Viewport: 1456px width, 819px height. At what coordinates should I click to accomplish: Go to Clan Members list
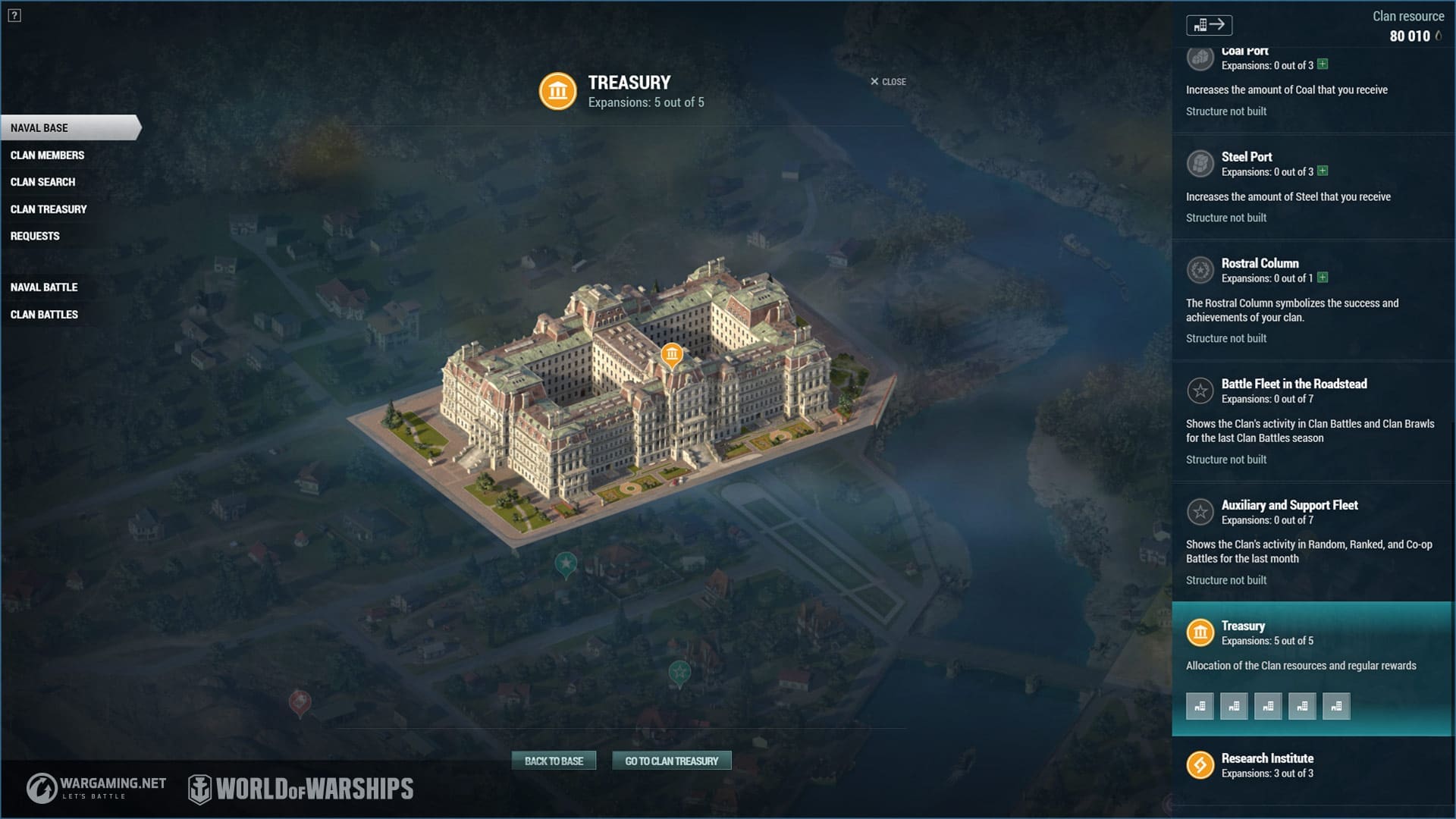point(47,155)
